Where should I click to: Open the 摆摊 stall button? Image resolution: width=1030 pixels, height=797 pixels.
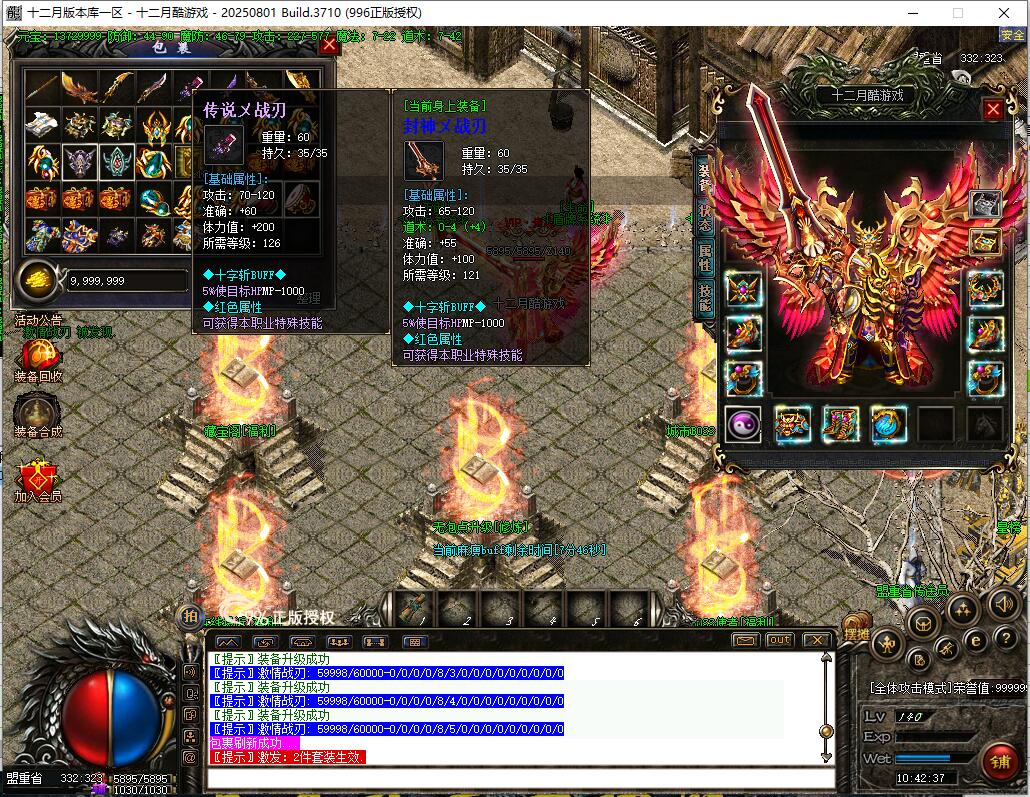pos(857,633)
